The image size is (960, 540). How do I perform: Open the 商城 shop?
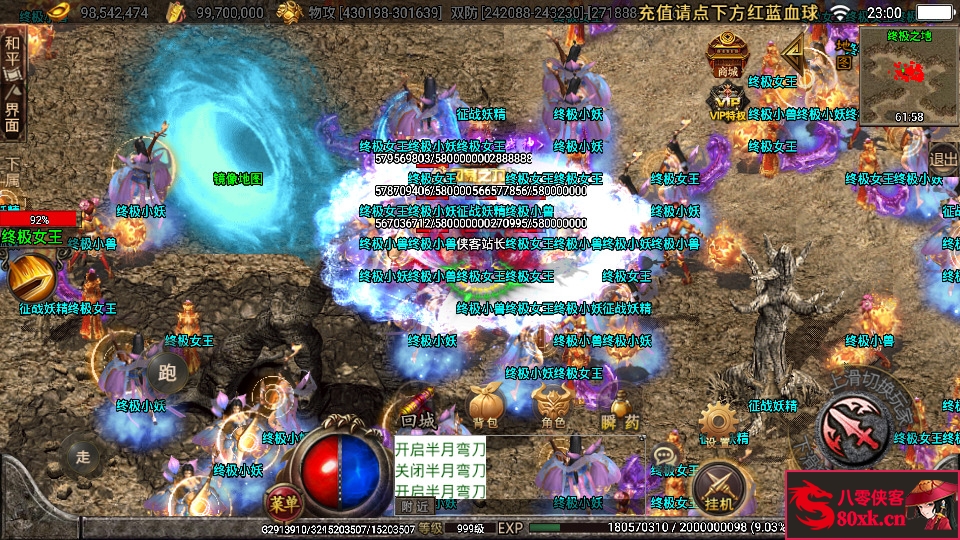click(x=727, y=55)
